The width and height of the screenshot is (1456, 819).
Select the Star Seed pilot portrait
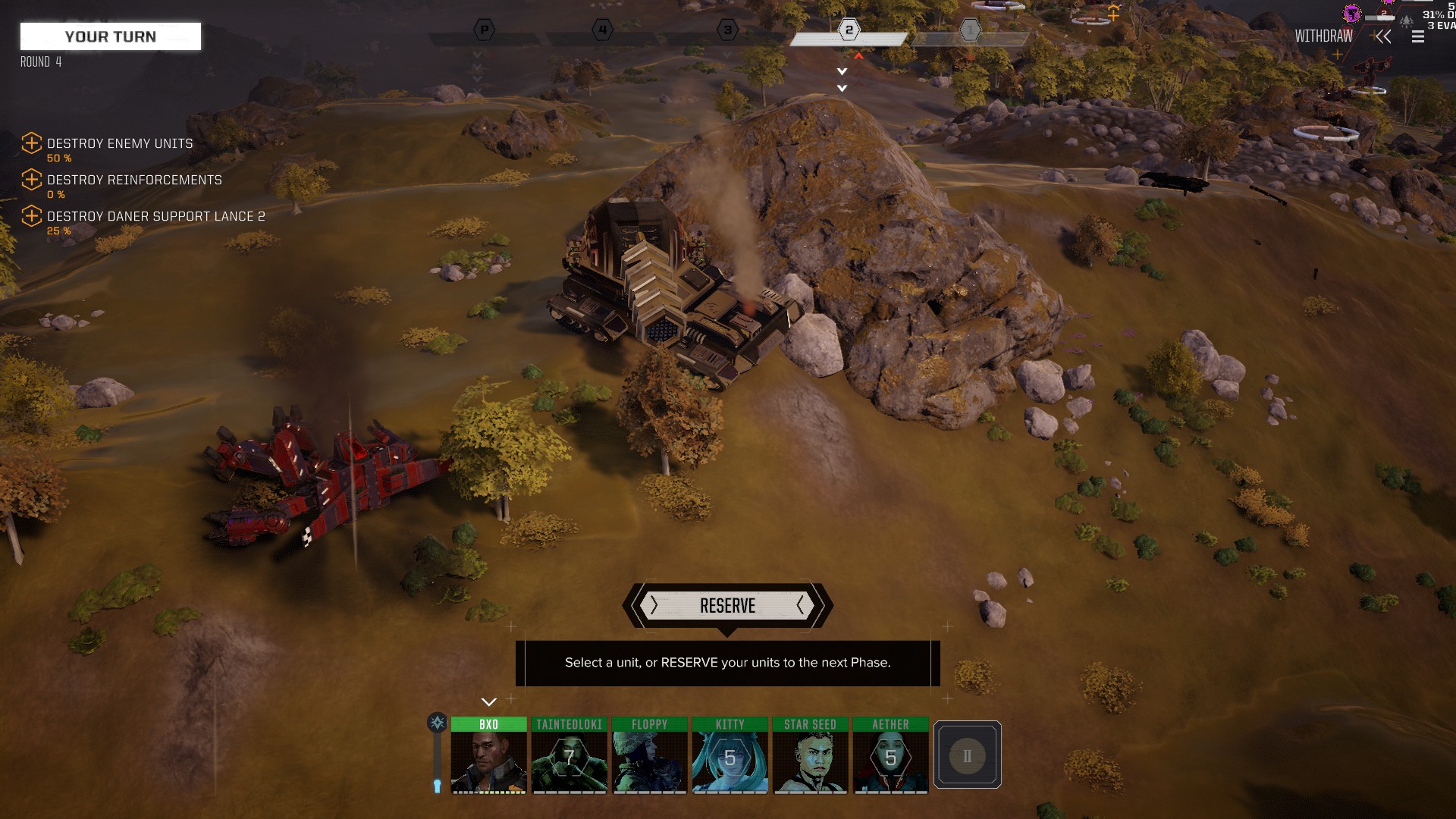810,756
